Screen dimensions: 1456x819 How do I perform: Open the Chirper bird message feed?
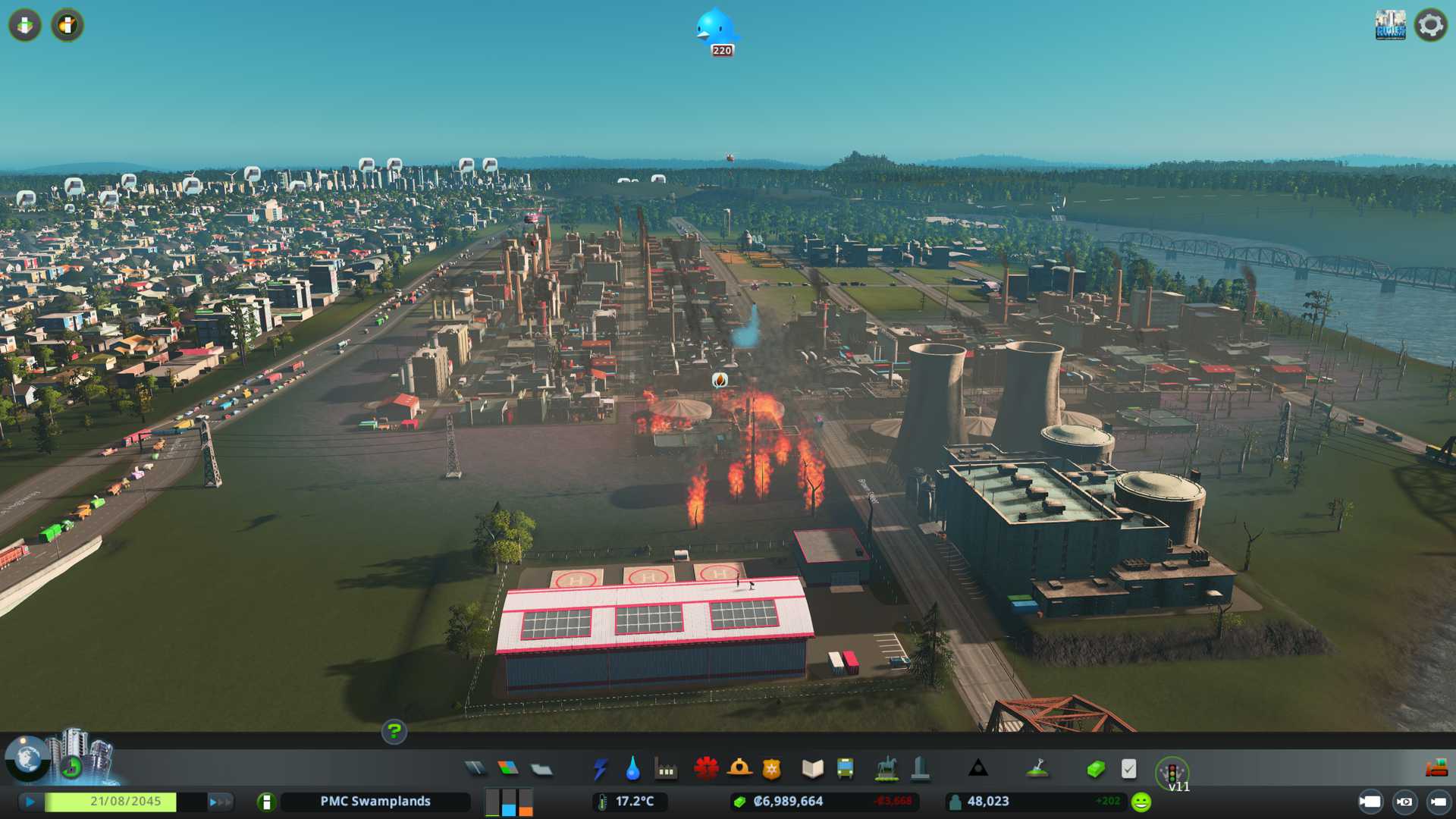716,30
